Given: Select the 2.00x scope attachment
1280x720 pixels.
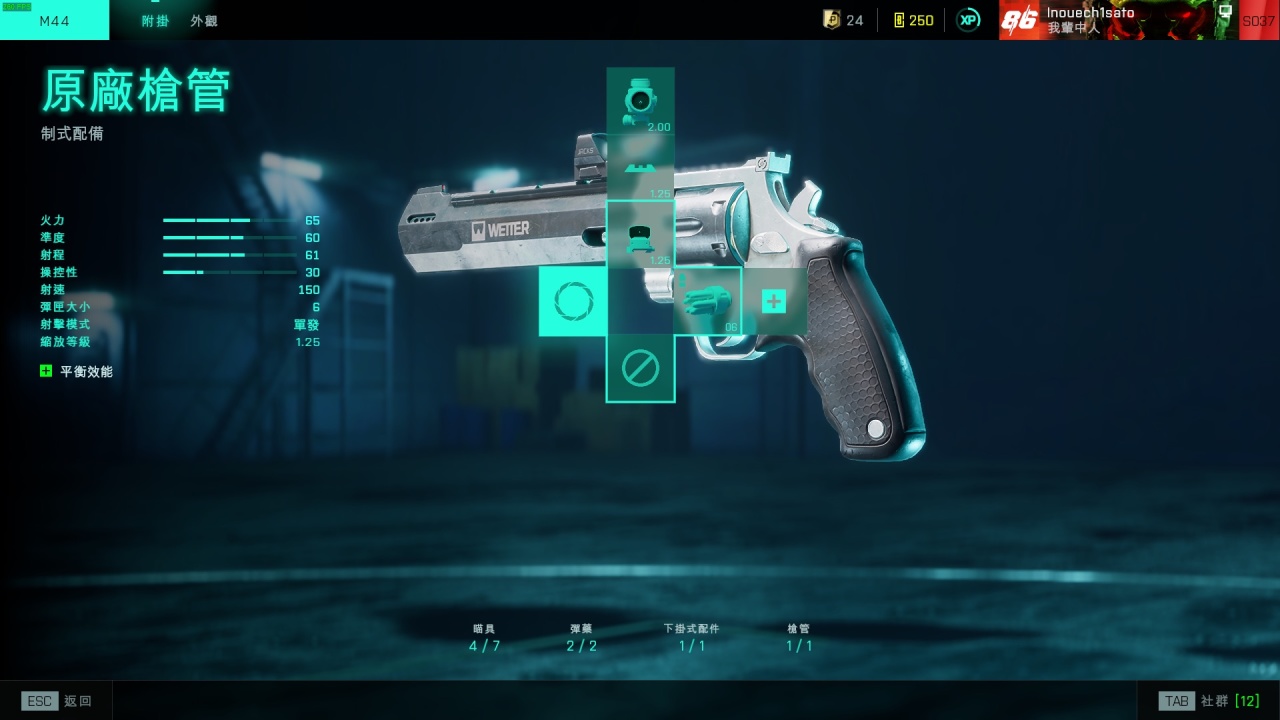Looking at the screenshot, I should coord(640,101).
